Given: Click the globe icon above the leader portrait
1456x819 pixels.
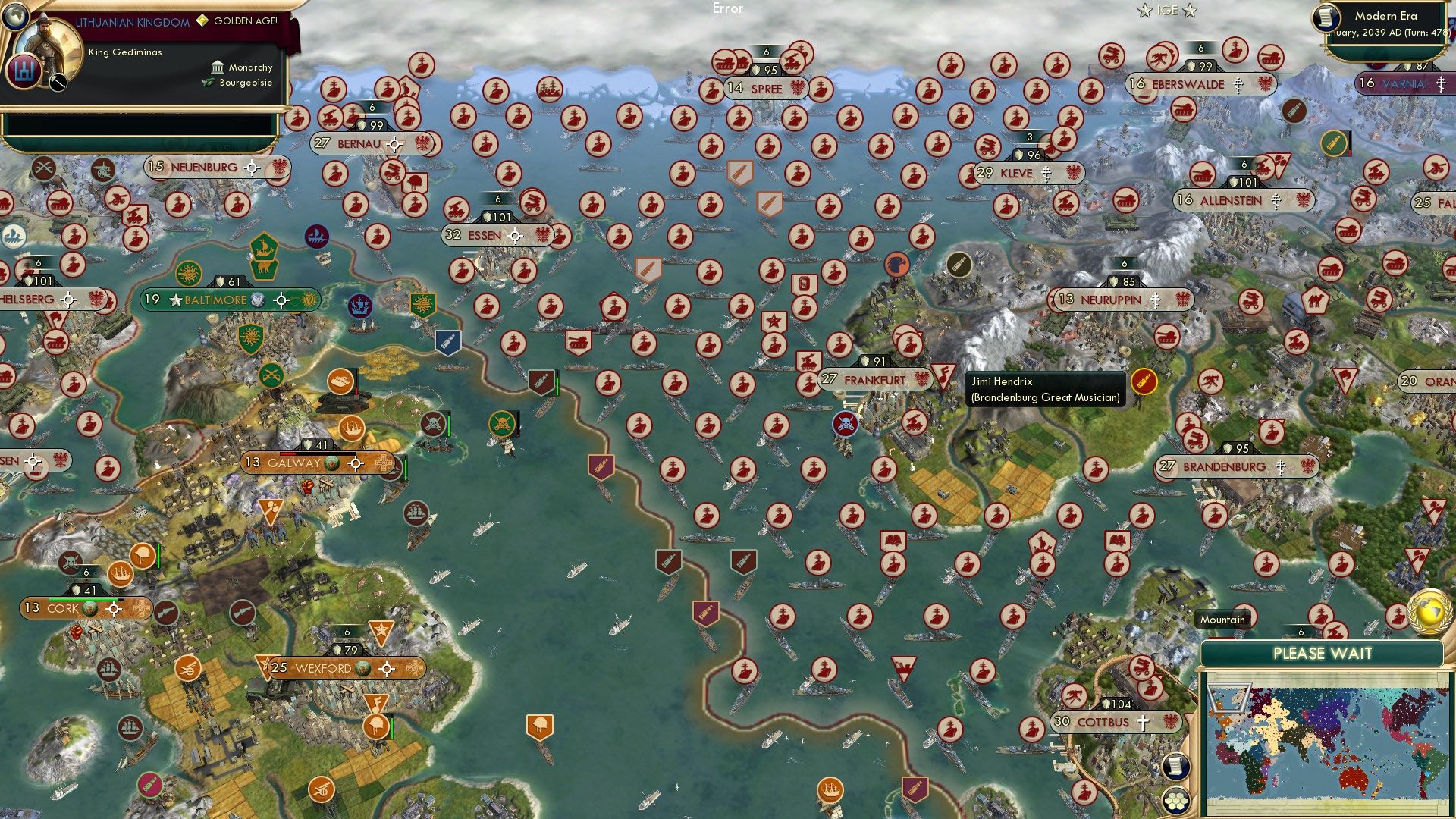Looking at the screenshot, I should point(15,17).
